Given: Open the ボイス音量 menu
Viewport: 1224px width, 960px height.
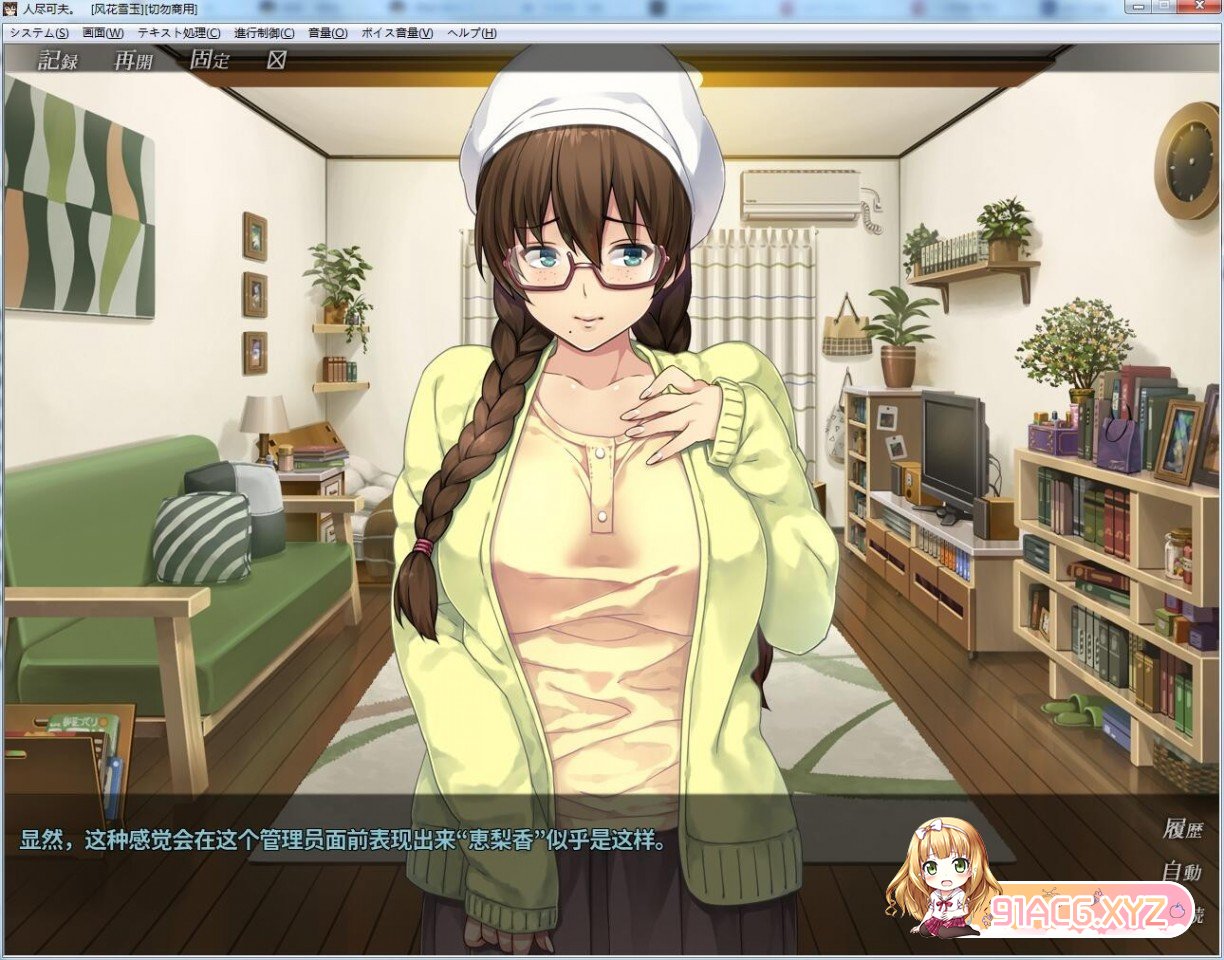Looking at the screenshot, I should tap(397, 33).
